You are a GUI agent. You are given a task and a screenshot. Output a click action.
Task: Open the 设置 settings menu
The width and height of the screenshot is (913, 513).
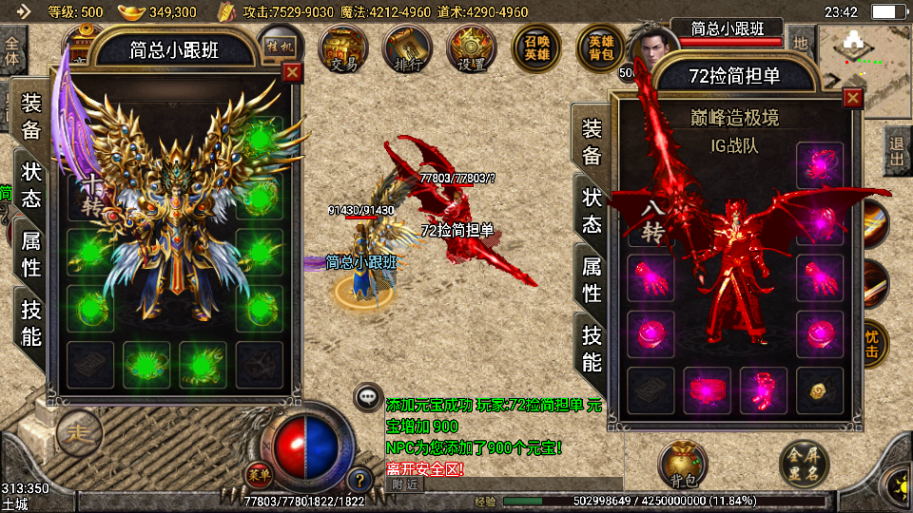(x=471, y=48)
